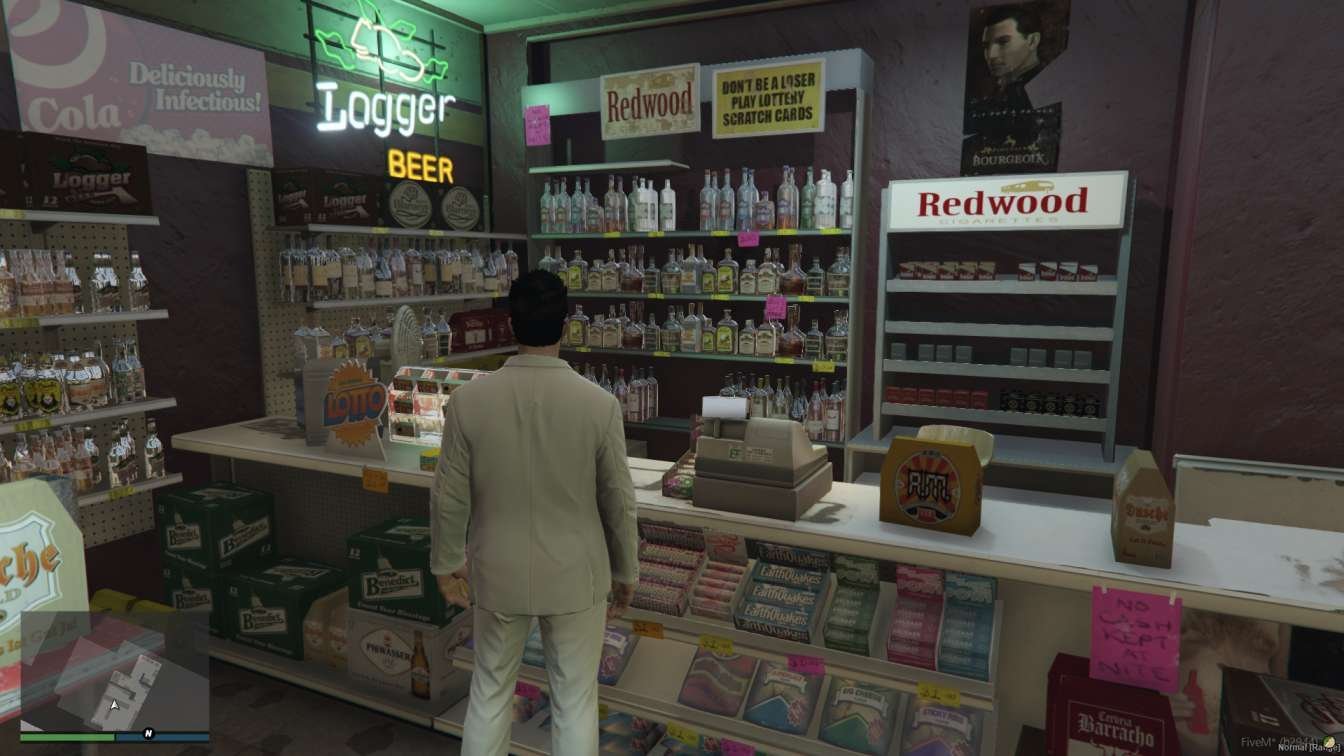The image size is (1344, 756).
Task: Click the minimap showing the store layout
Action: (x=114, y=671)
